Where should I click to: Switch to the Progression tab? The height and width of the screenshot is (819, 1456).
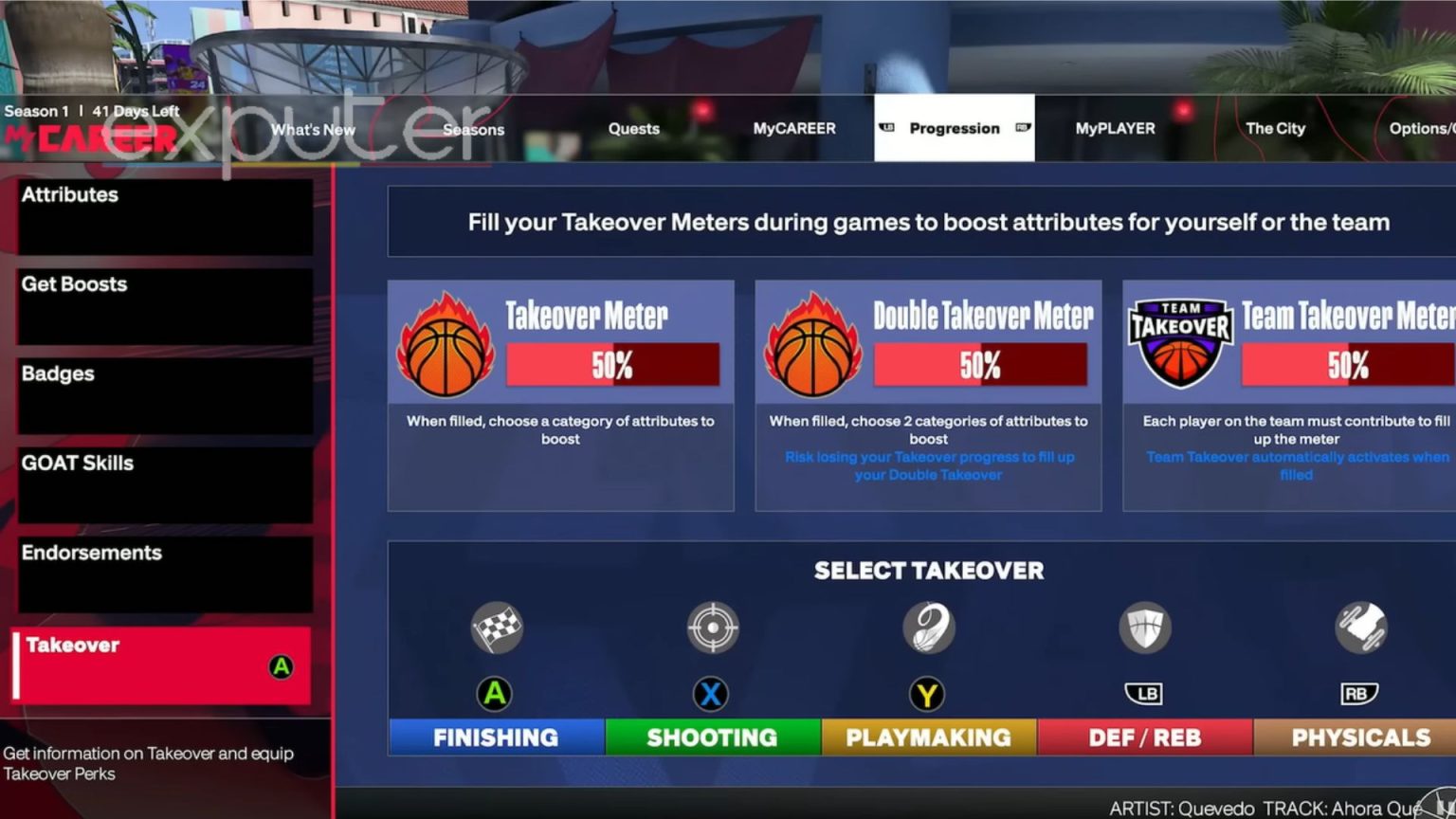point(954,128)
